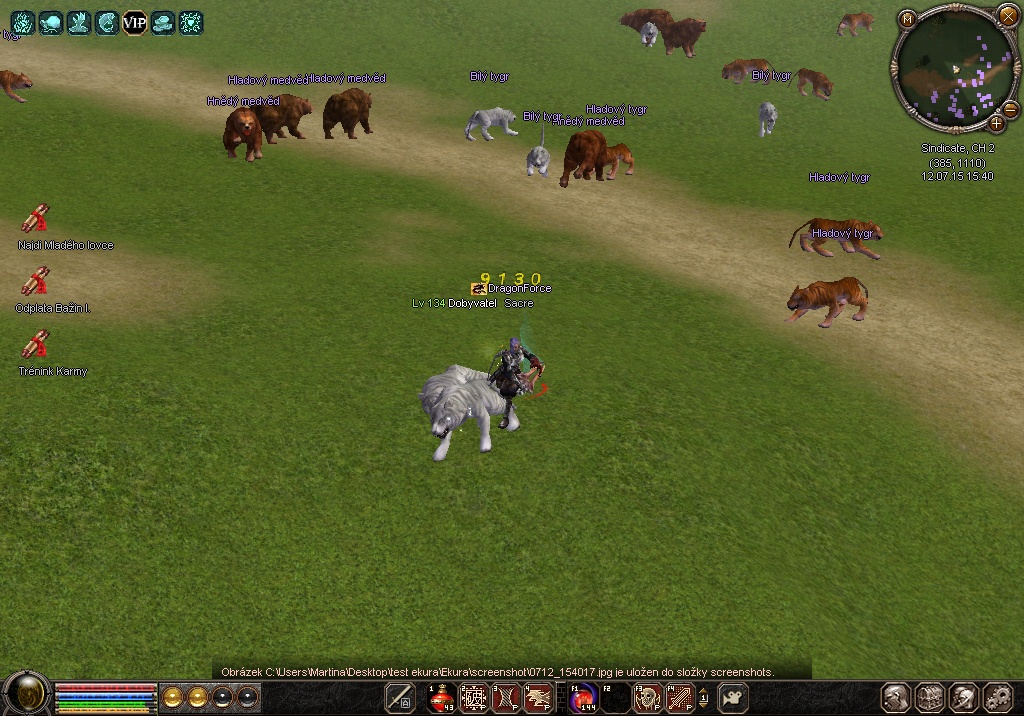
Task: Click the blue flame buff icon
Action: click(22, 22)
